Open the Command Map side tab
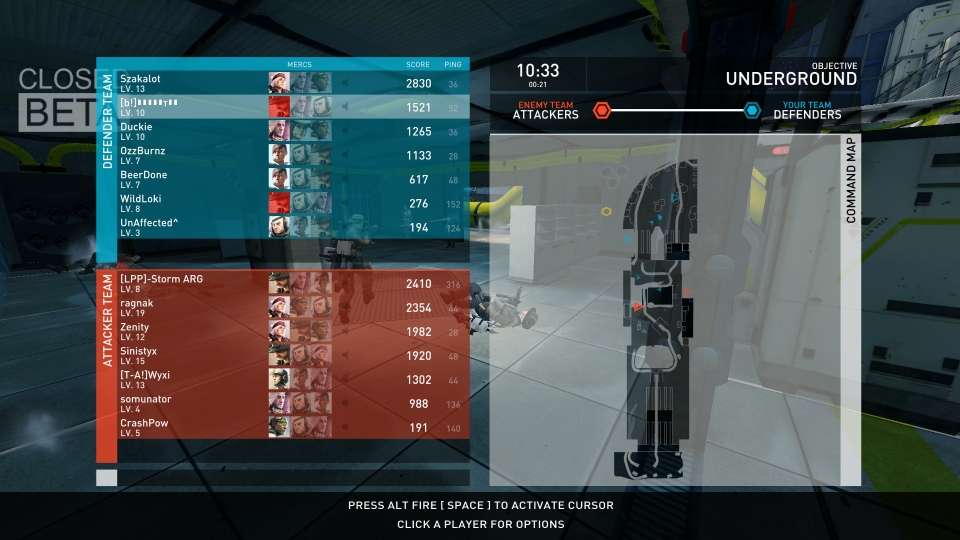This screenshot has height=540, width=960. coord(851,181)
